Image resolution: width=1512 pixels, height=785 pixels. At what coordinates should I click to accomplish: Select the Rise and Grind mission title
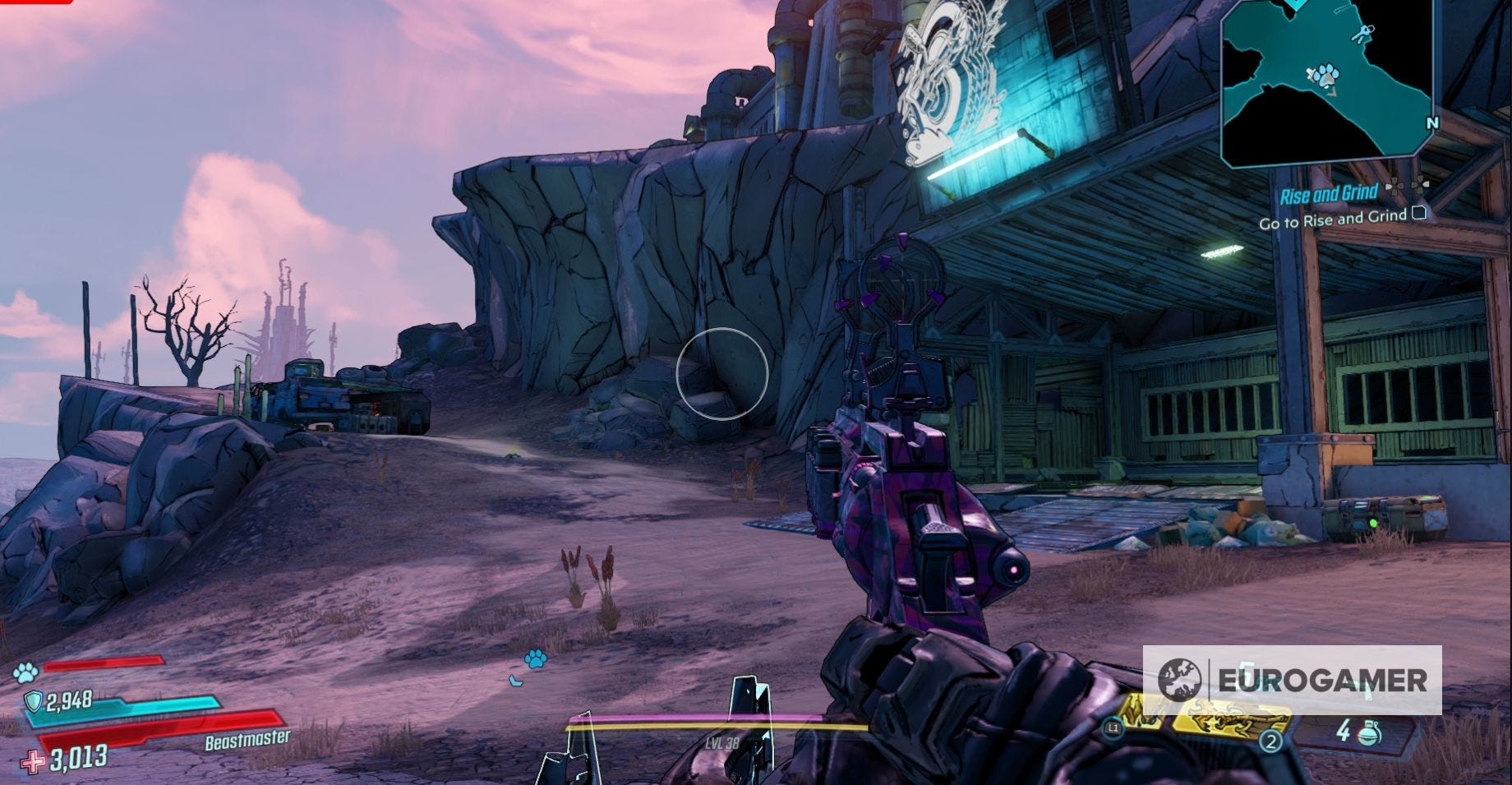tap(1330, 194)
